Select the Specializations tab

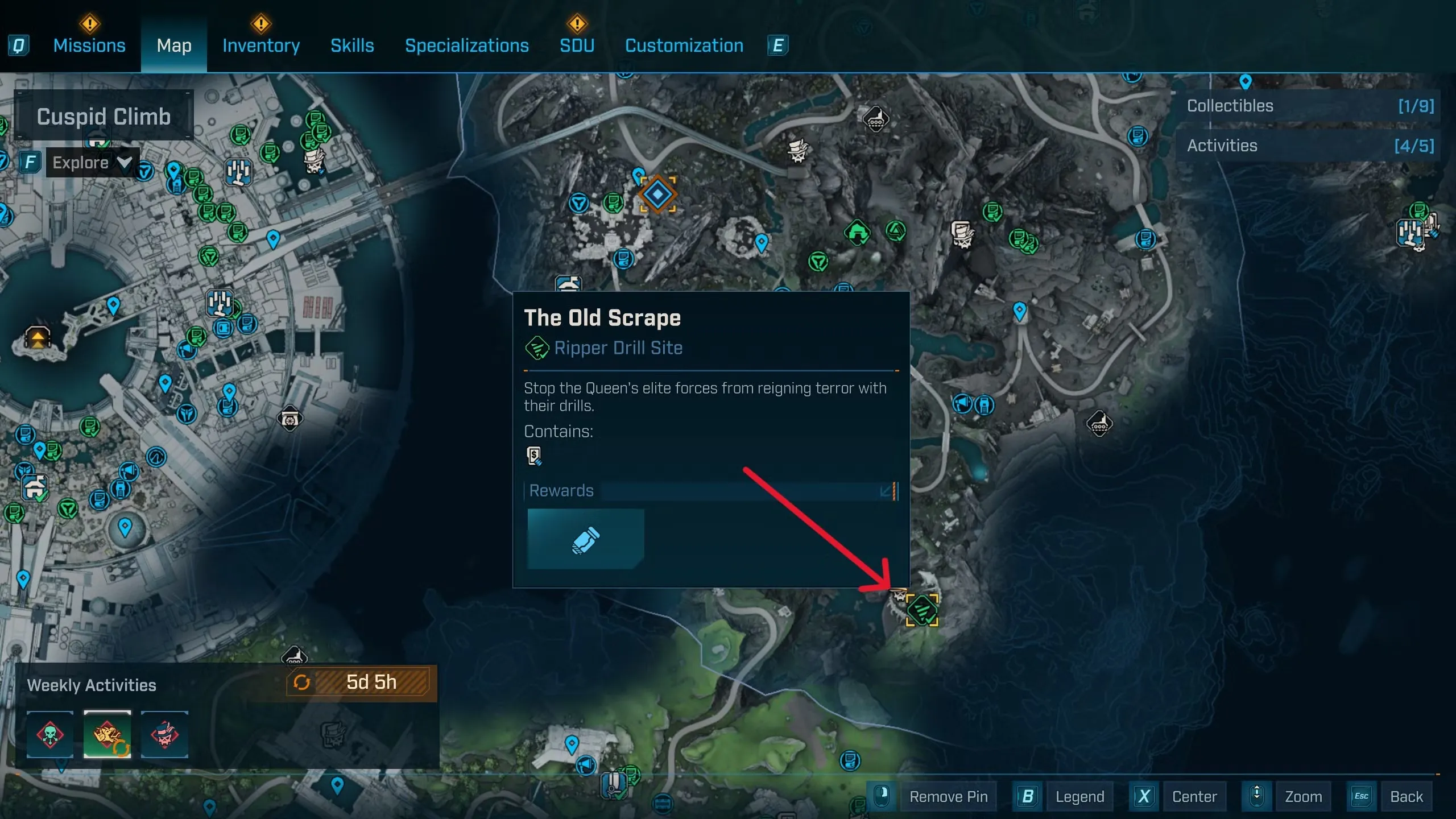click(466, 45)
